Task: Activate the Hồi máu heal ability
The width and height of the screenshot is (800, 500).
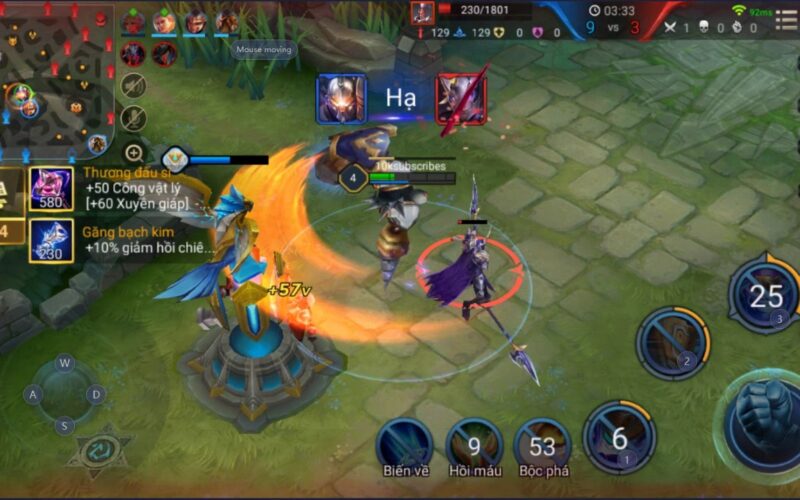Action: 474,444
